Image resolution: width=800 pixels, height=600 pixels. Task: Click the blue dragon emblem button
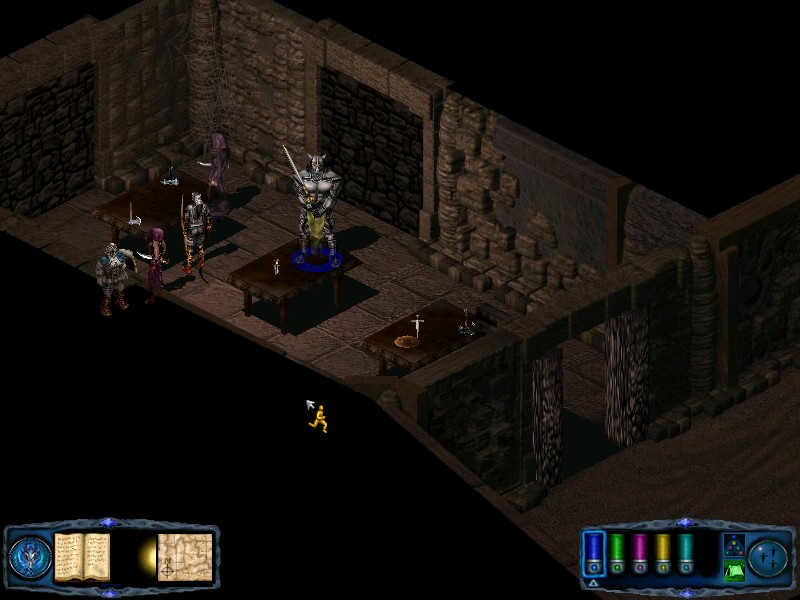click(28, 556)
